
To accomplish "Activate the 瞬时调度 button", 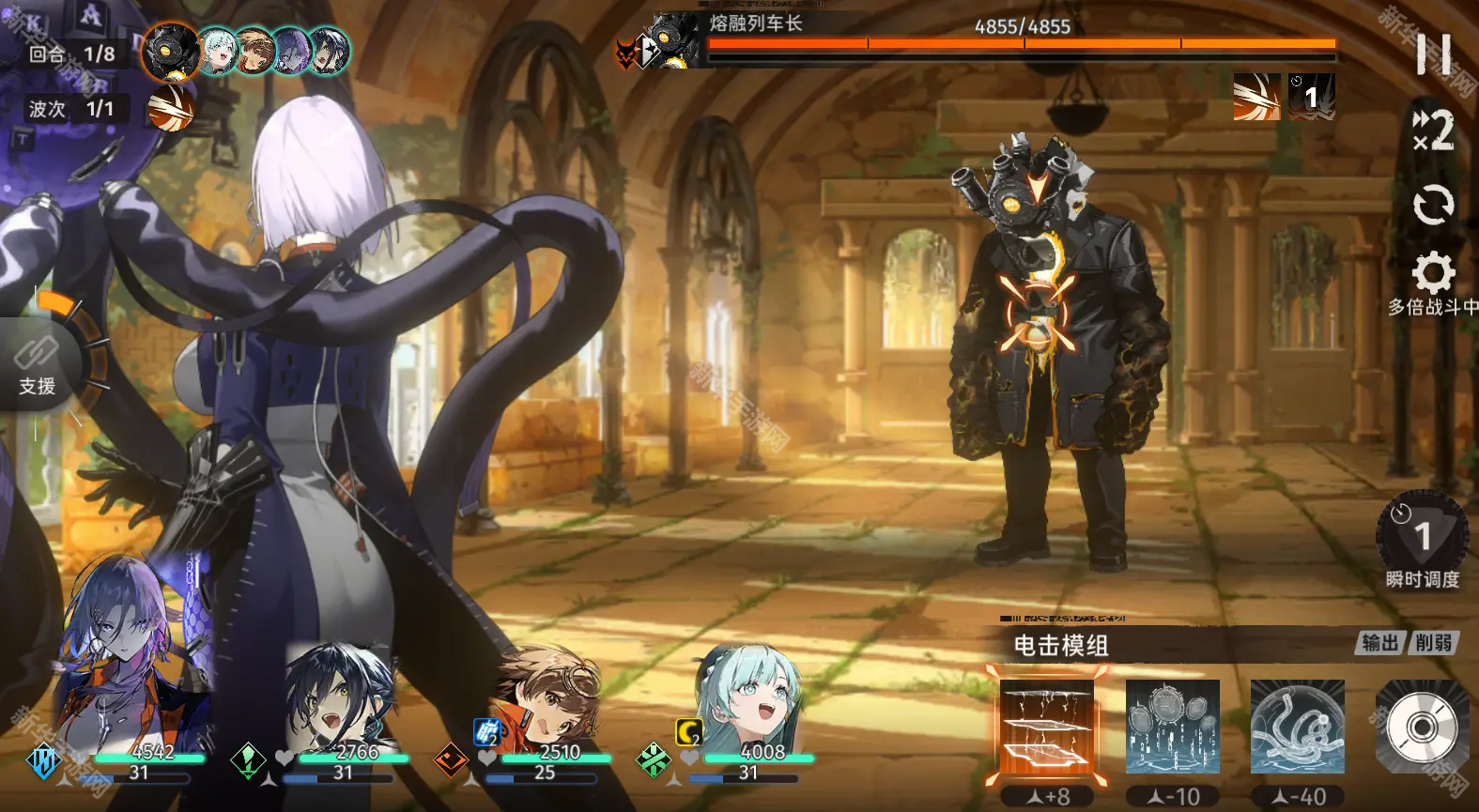I will [x=1422, y=535].
